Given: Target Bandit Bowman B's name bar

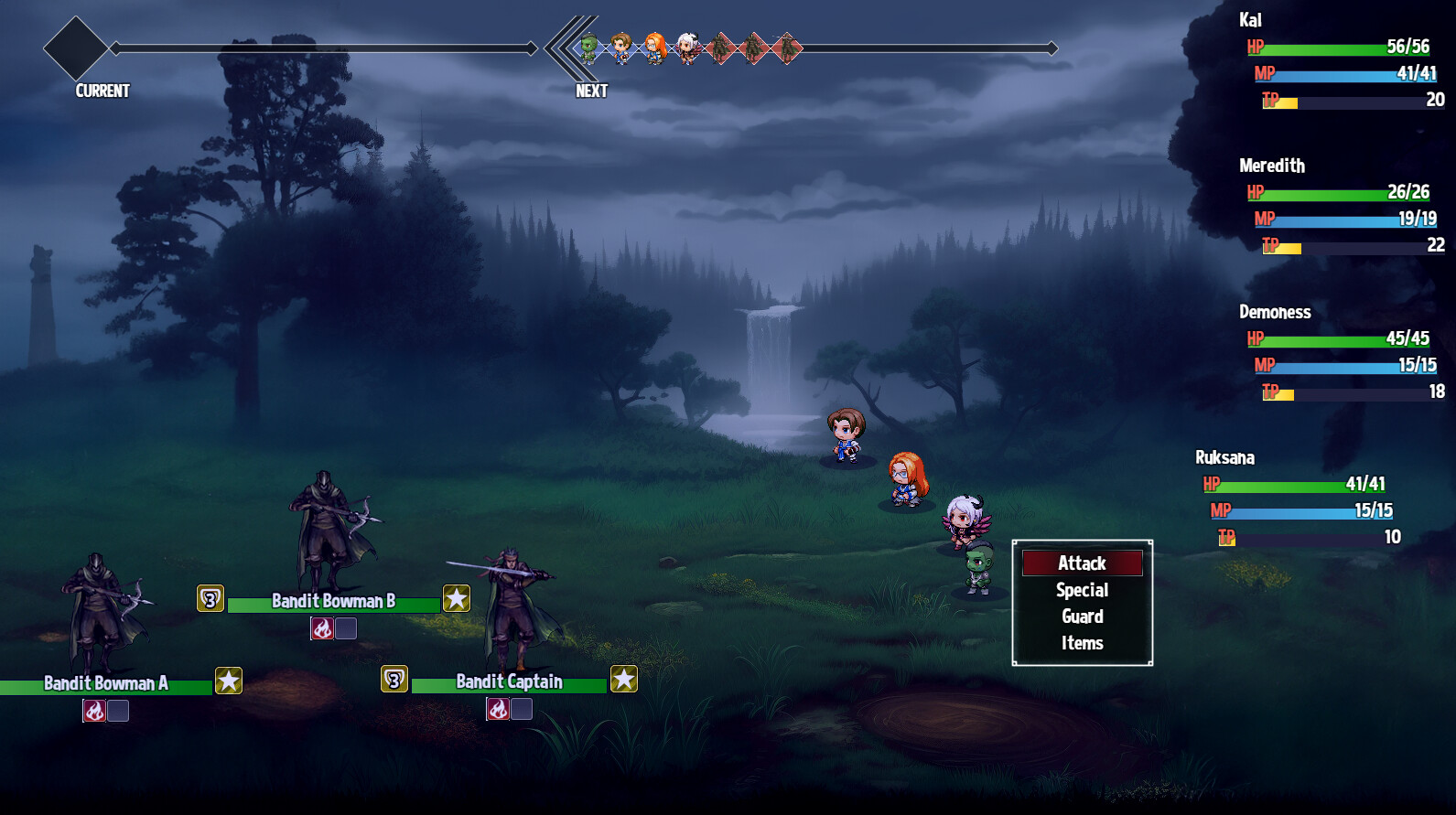Looking at the screenshot, I should (334, 602).
